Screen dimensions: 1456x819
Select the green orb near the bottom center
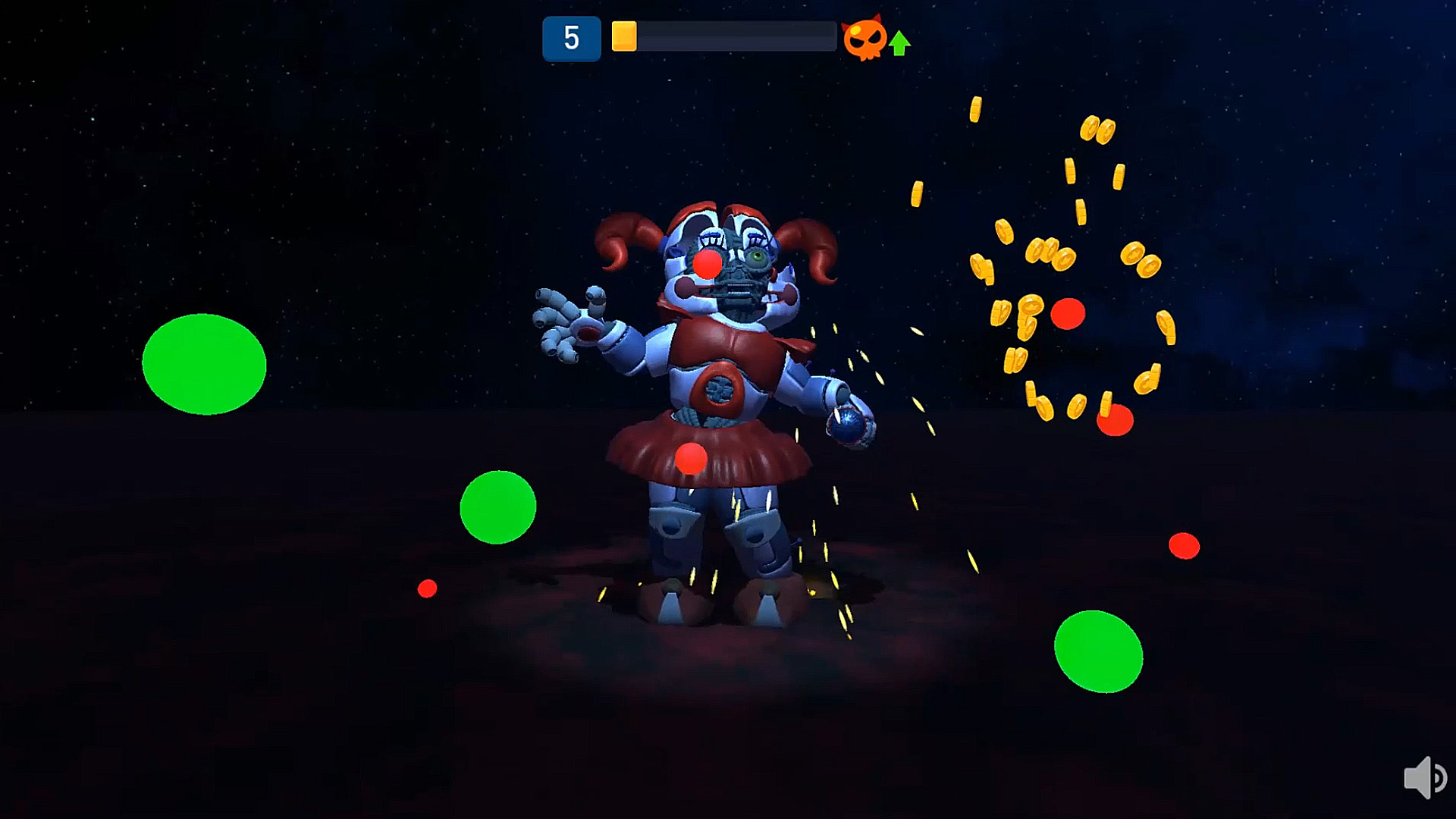click(498, 507)
